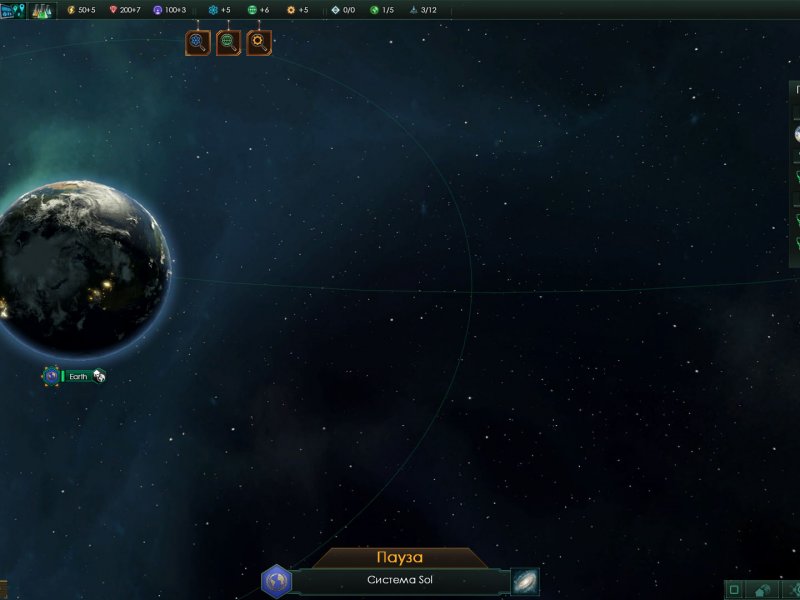800x600 pixels.
Task: Open the research flasks button
Action: tap(42, 10)
